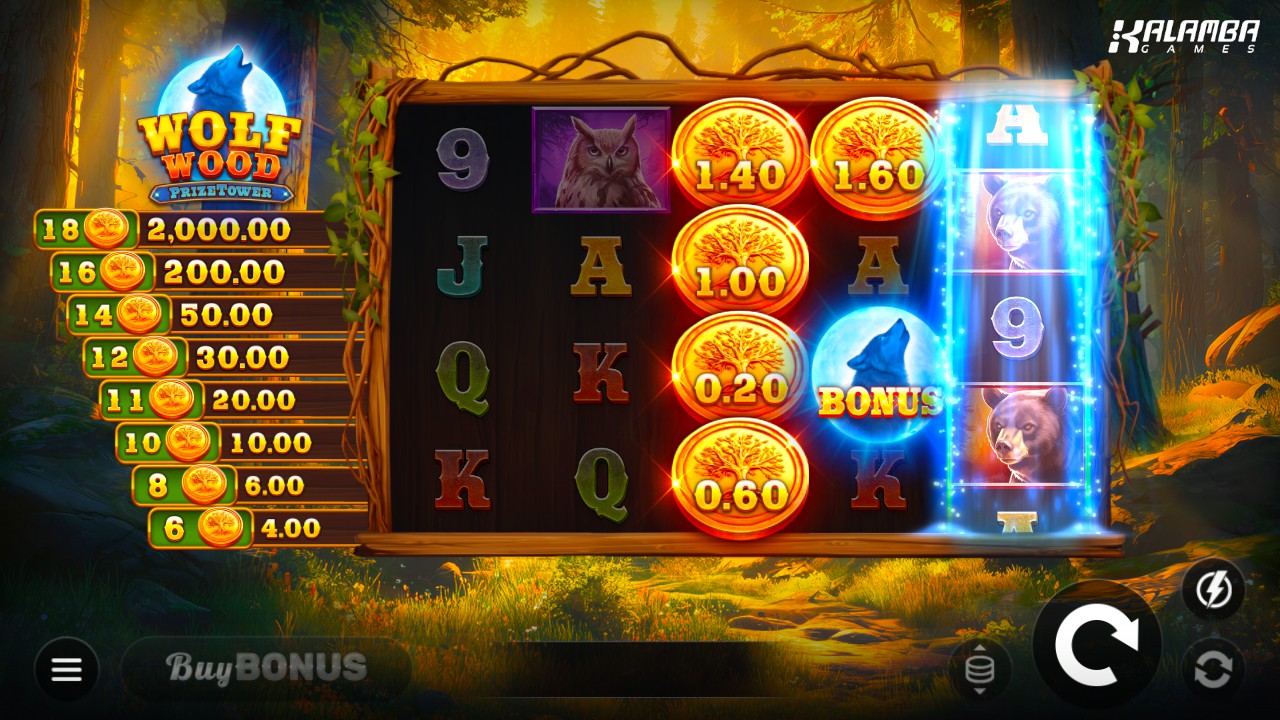Open autoplay settings with circular arrows icon
The width and height of the screenshot is (1280, 720).
click(1213, 668)
